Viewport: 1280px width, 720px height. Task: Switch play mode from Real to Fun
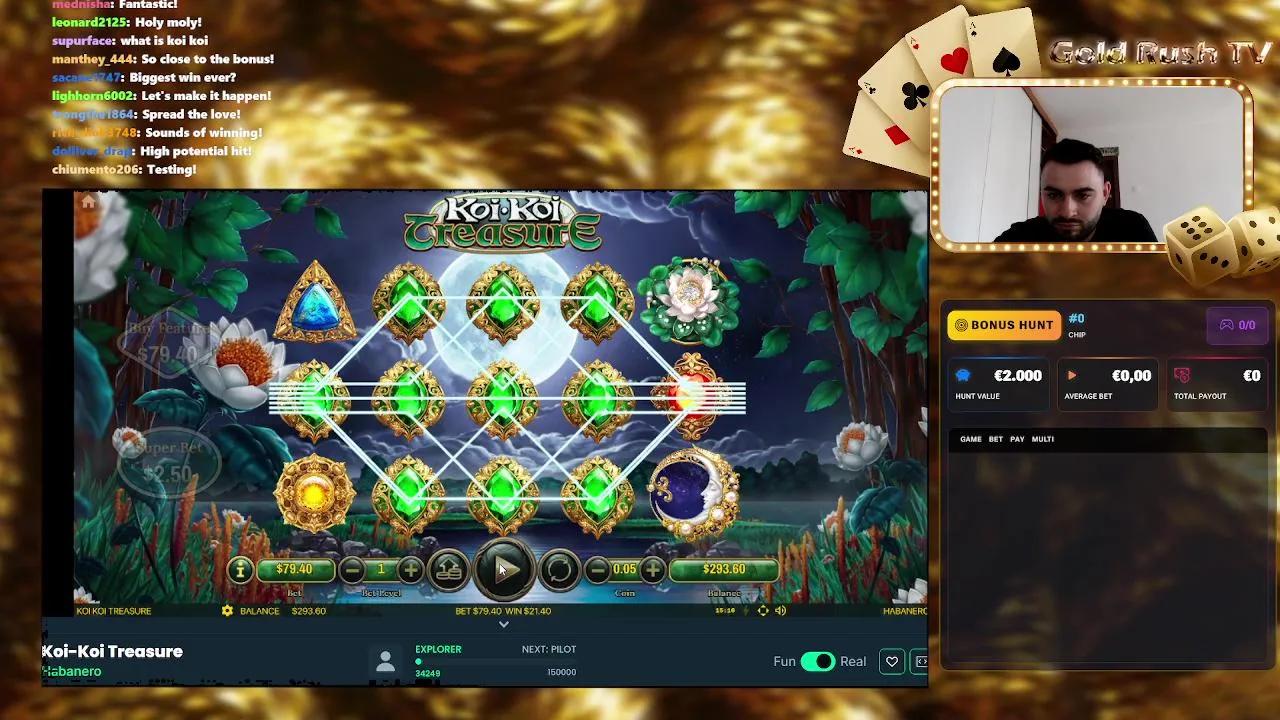(820, 661)
